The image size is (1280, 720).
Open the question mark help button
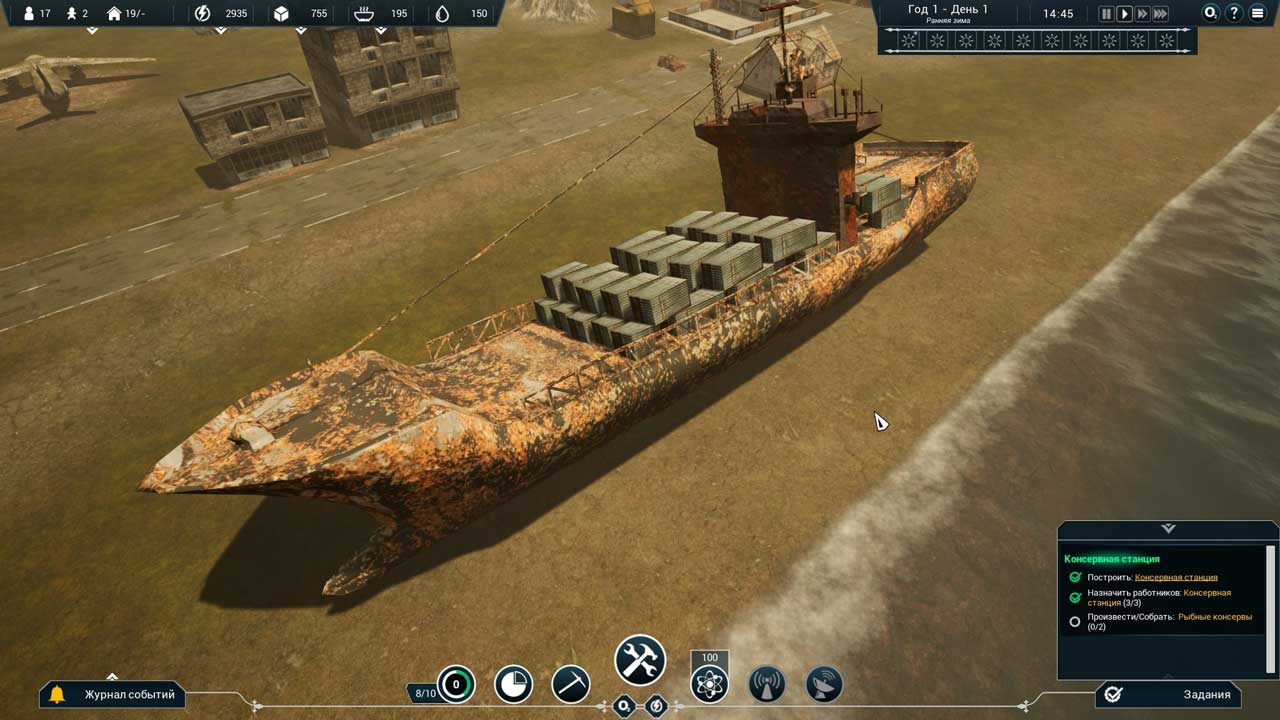(1234, 14)
